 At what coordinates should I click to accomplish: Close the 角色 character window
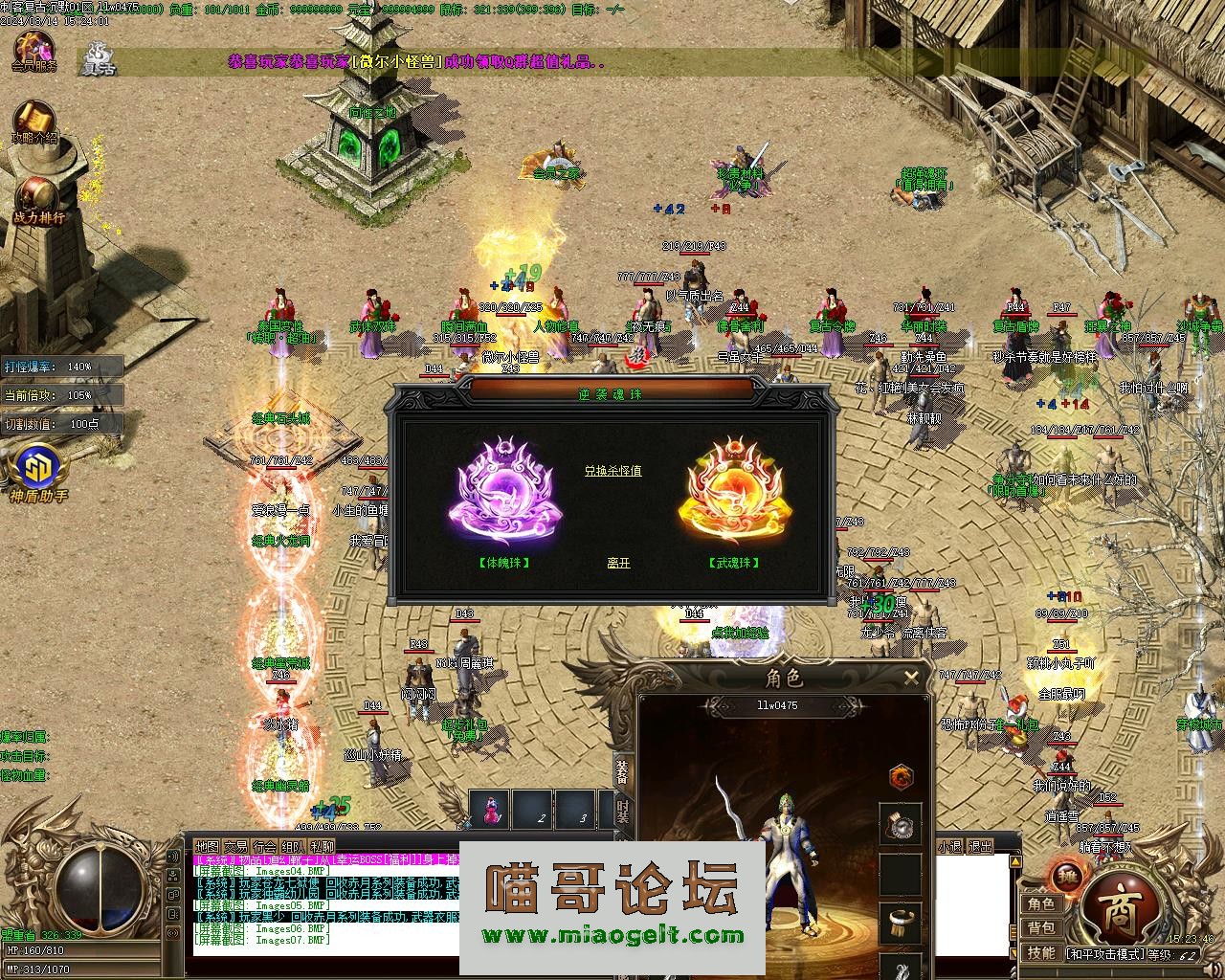(x=911, y=679)
